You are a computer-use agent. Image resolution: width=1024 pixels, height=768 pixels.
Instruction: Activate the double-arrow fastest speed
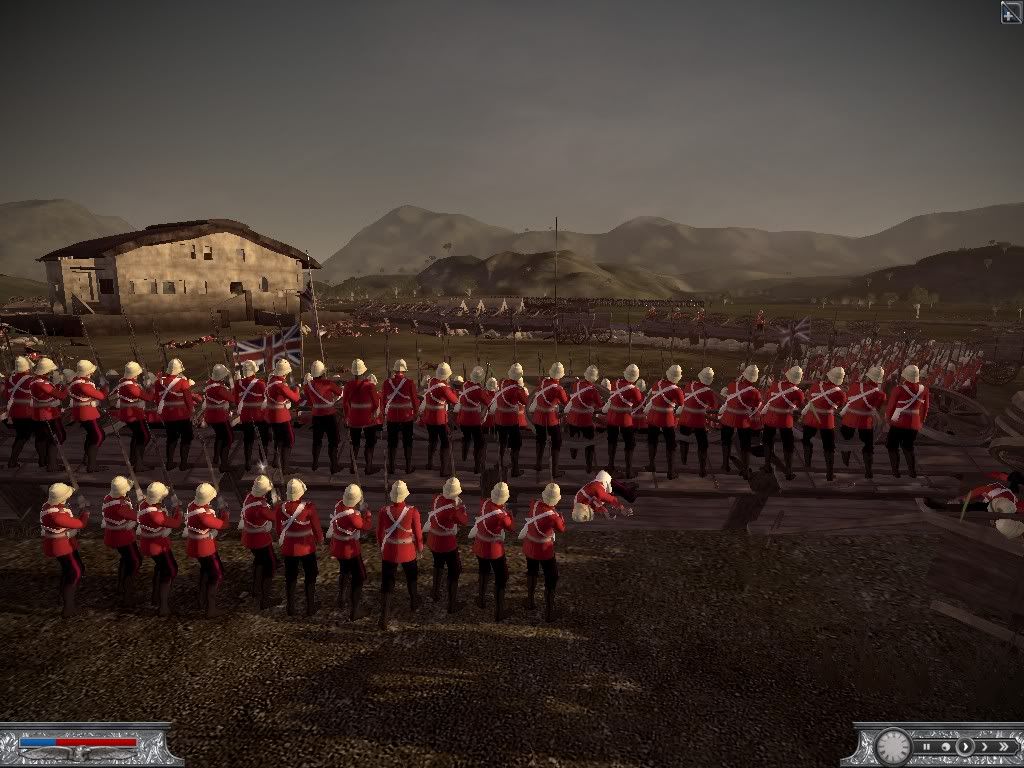pos(1004,747)
